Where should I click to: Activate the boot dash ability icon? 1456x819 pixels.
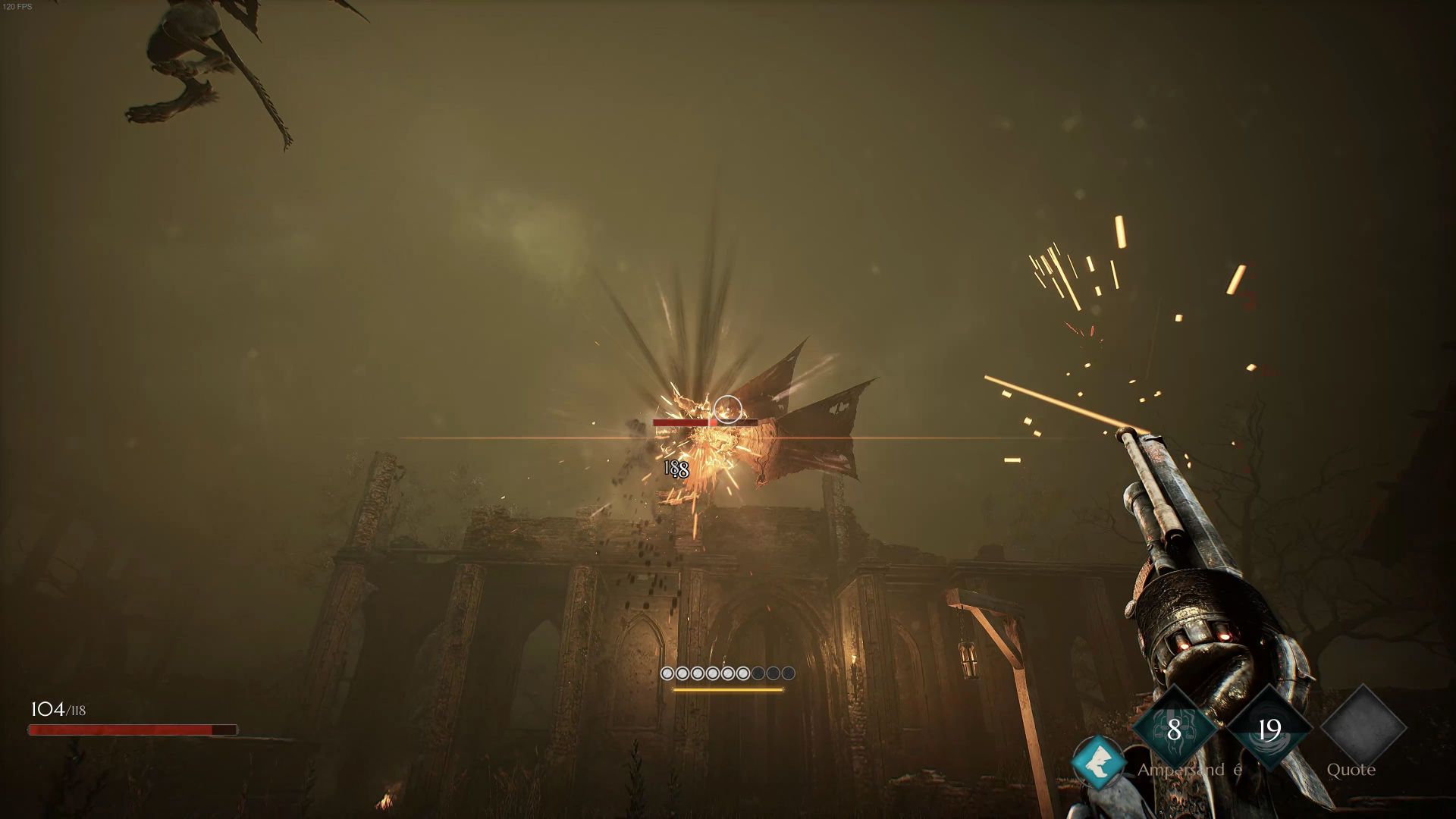point(1098,764)
